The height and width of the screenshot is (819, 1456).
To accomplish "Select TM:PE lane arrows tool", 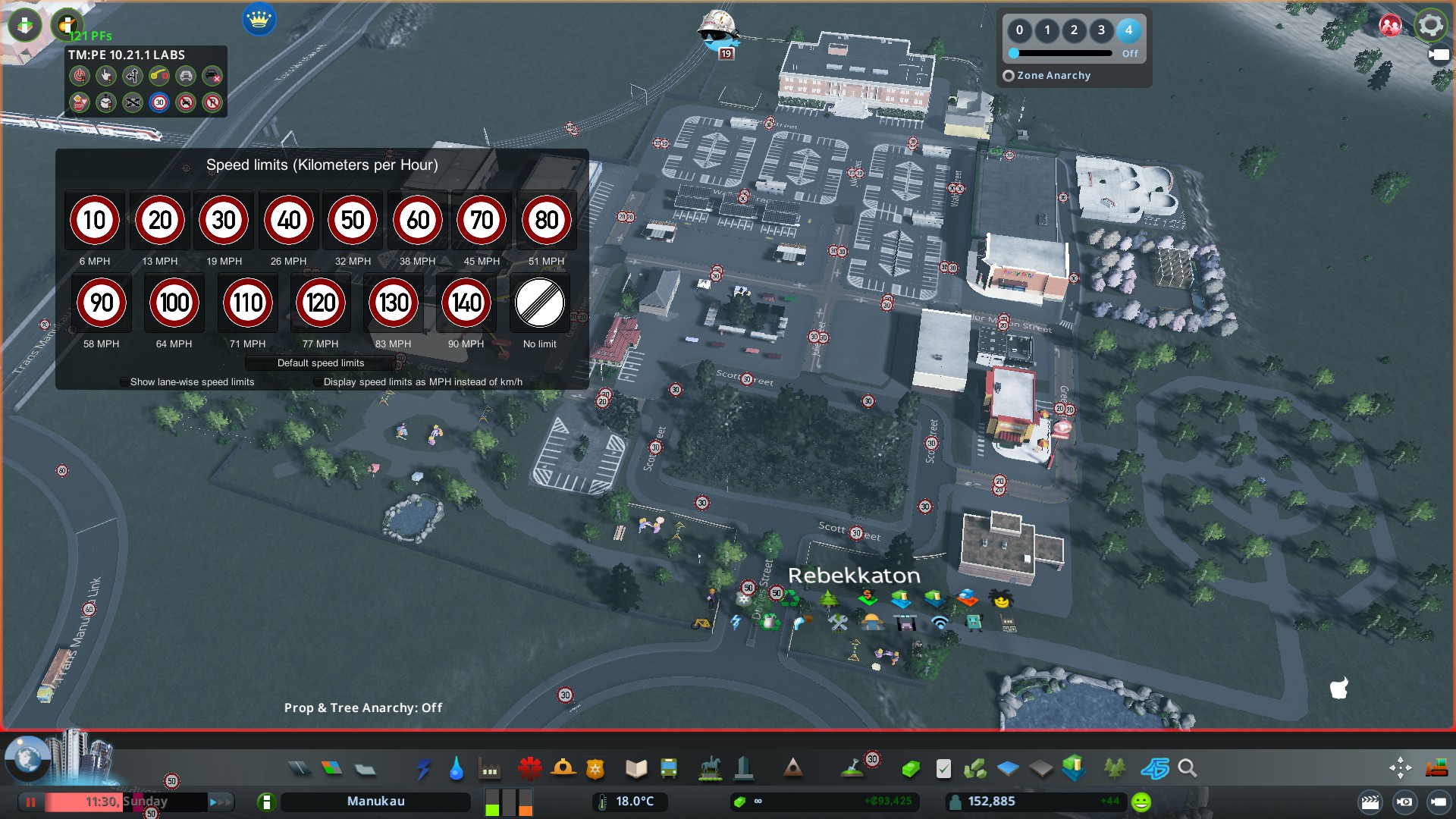I will point(133,76).
